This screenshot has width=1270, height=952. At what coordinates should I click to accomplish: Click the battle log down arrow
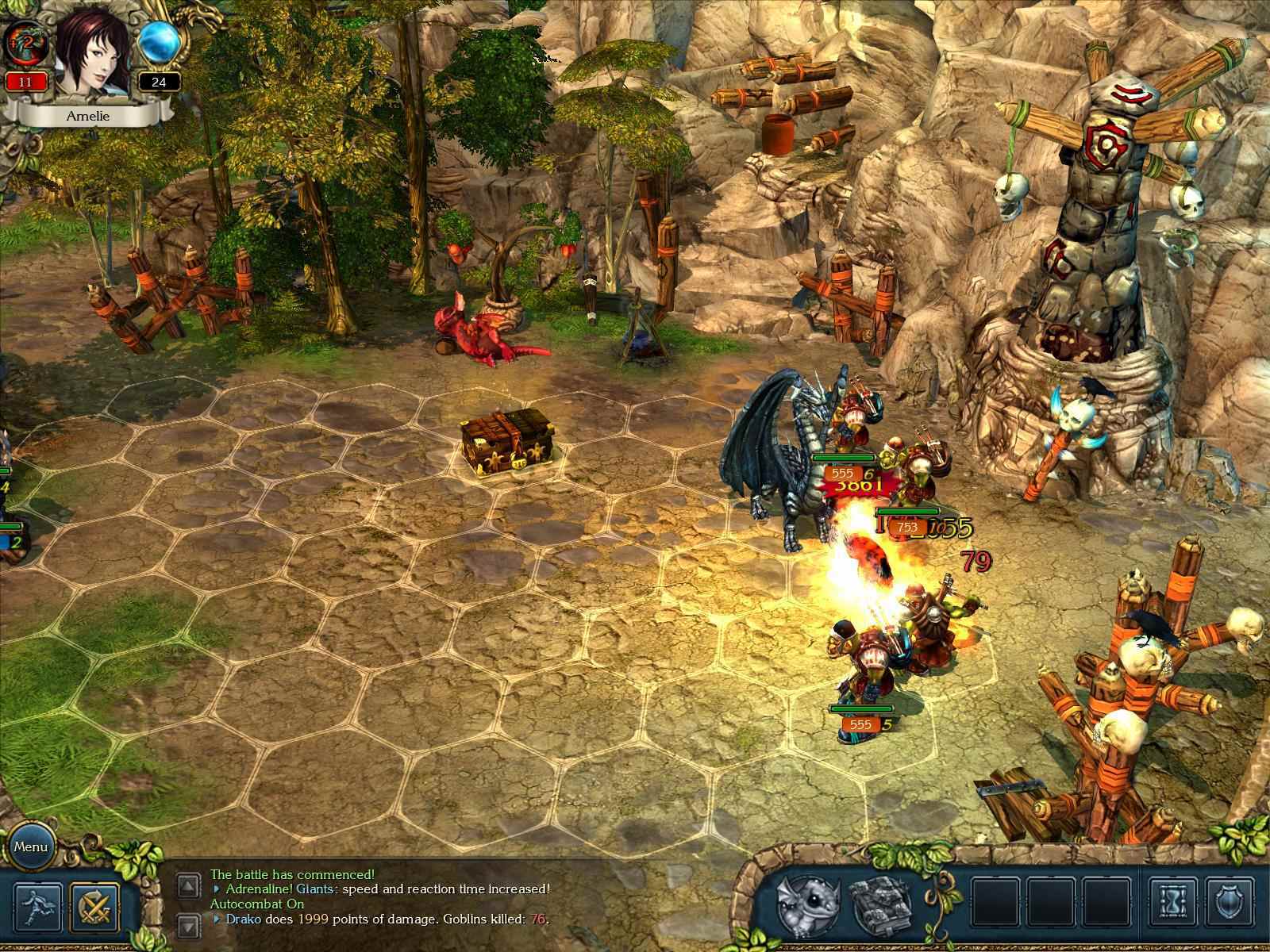pyautogui.click(x=188, y=925)
